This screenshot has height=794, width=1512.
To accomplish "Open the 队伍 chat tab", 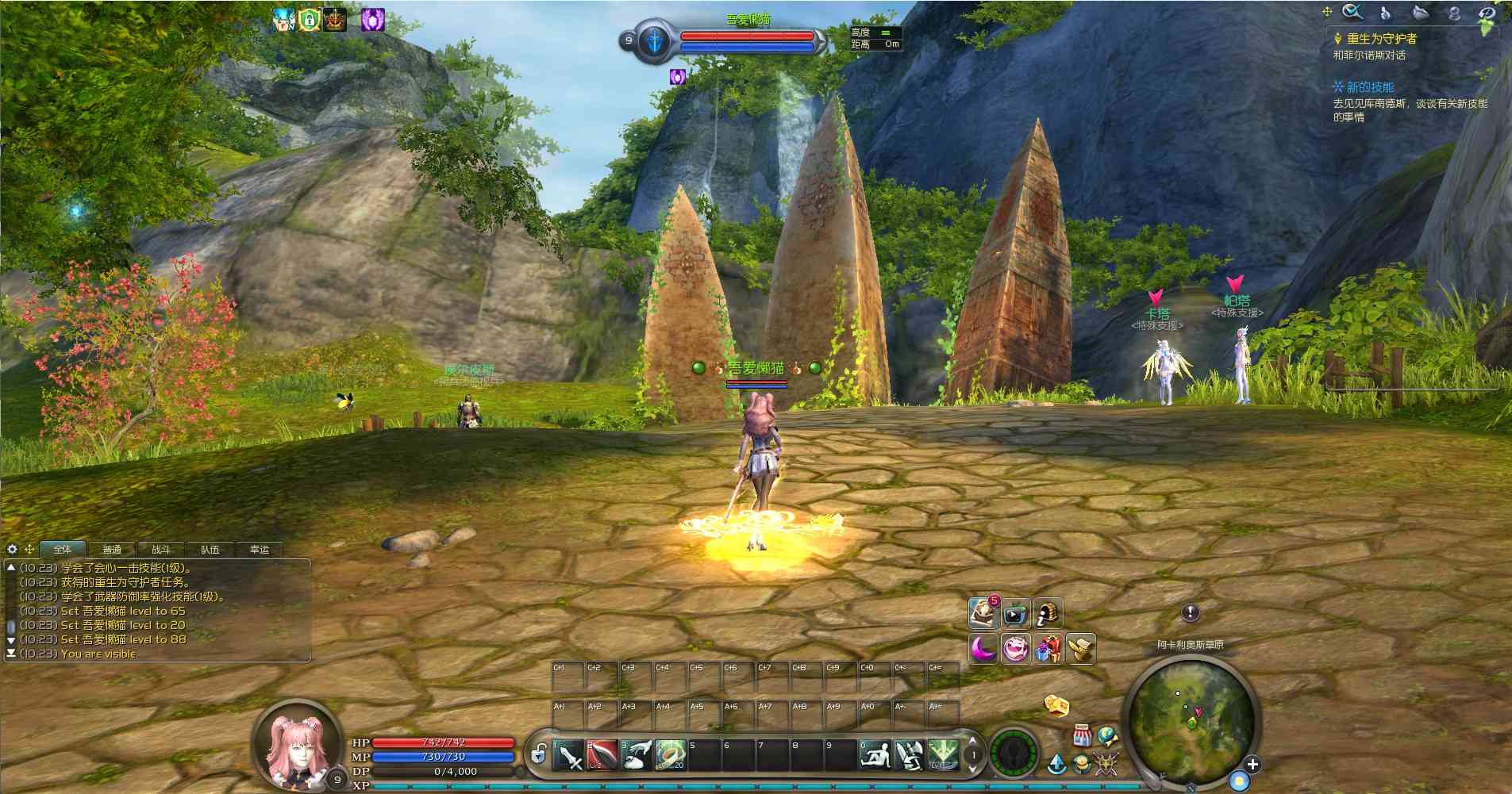I will (x=210, y=549).
